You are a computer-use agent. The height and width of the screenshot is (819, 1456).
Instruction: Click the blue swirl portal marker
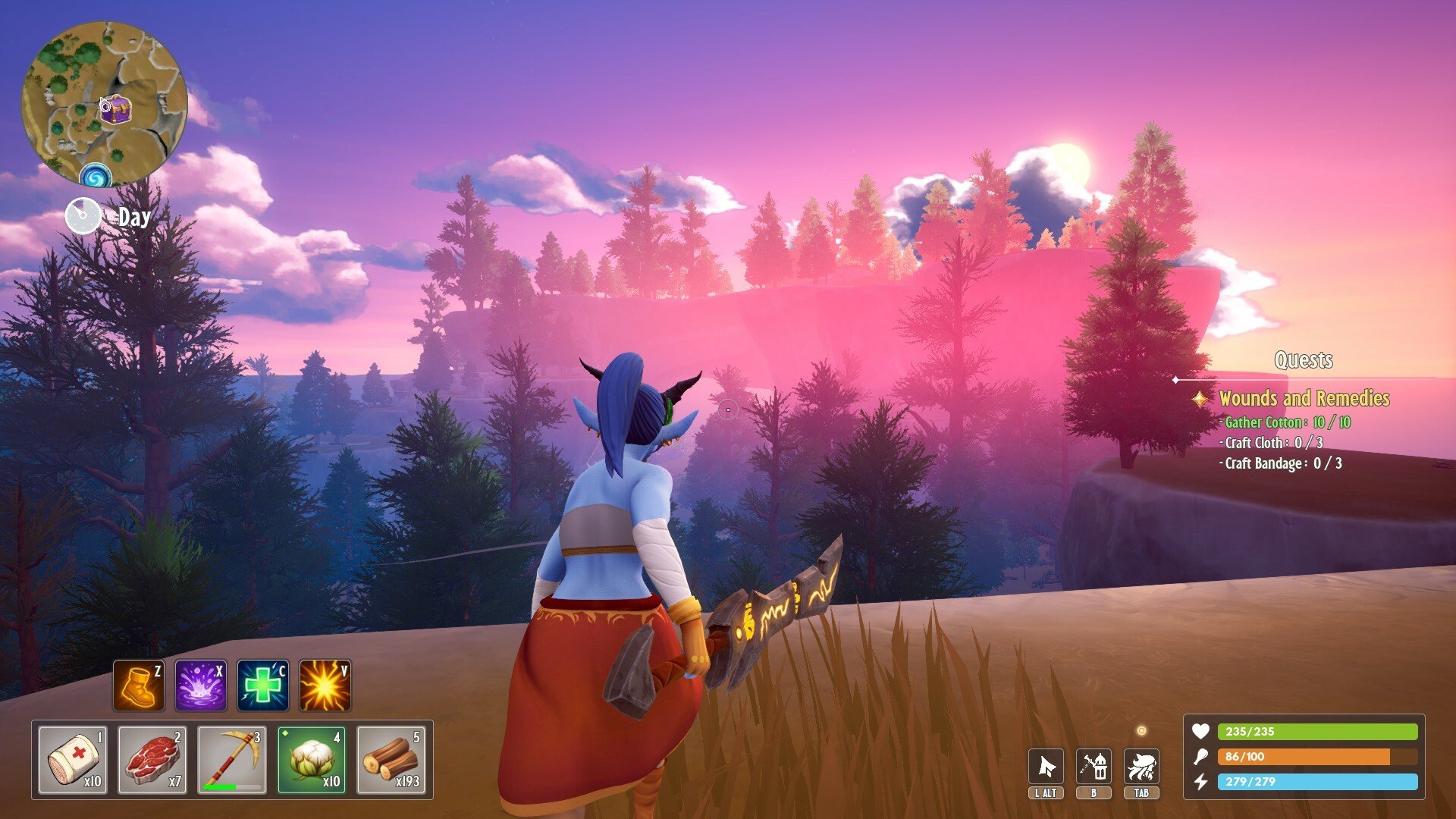point(96,177)
